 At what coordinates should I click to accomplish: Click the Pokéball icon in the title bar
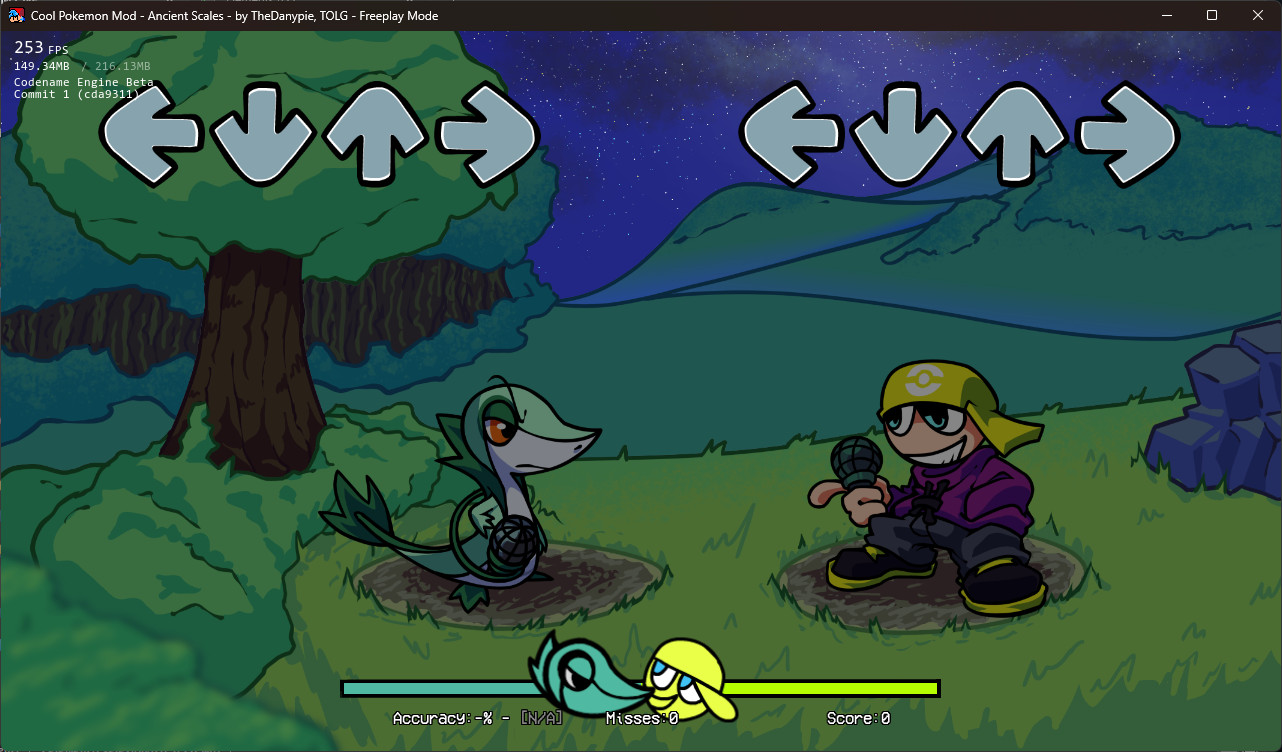tap(15, 15)
